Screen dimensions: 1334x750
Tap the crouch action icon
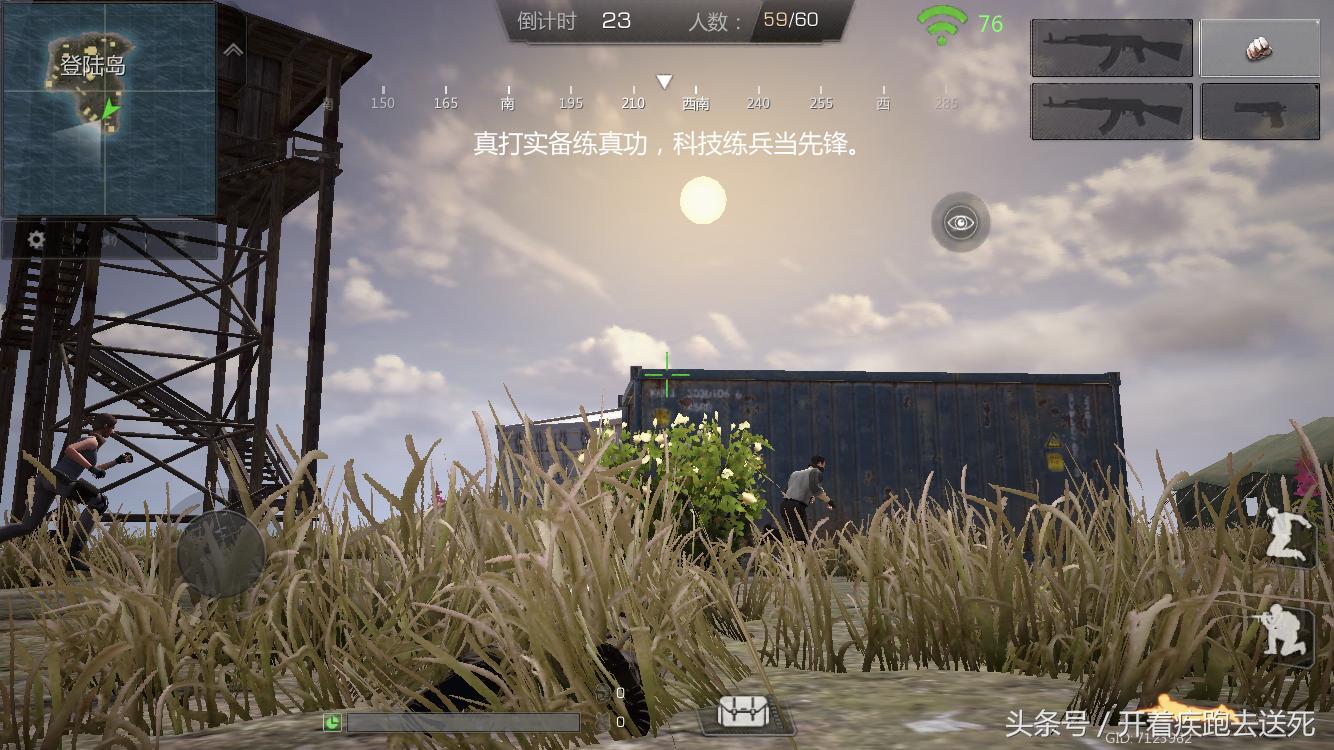coord(1289,629)
